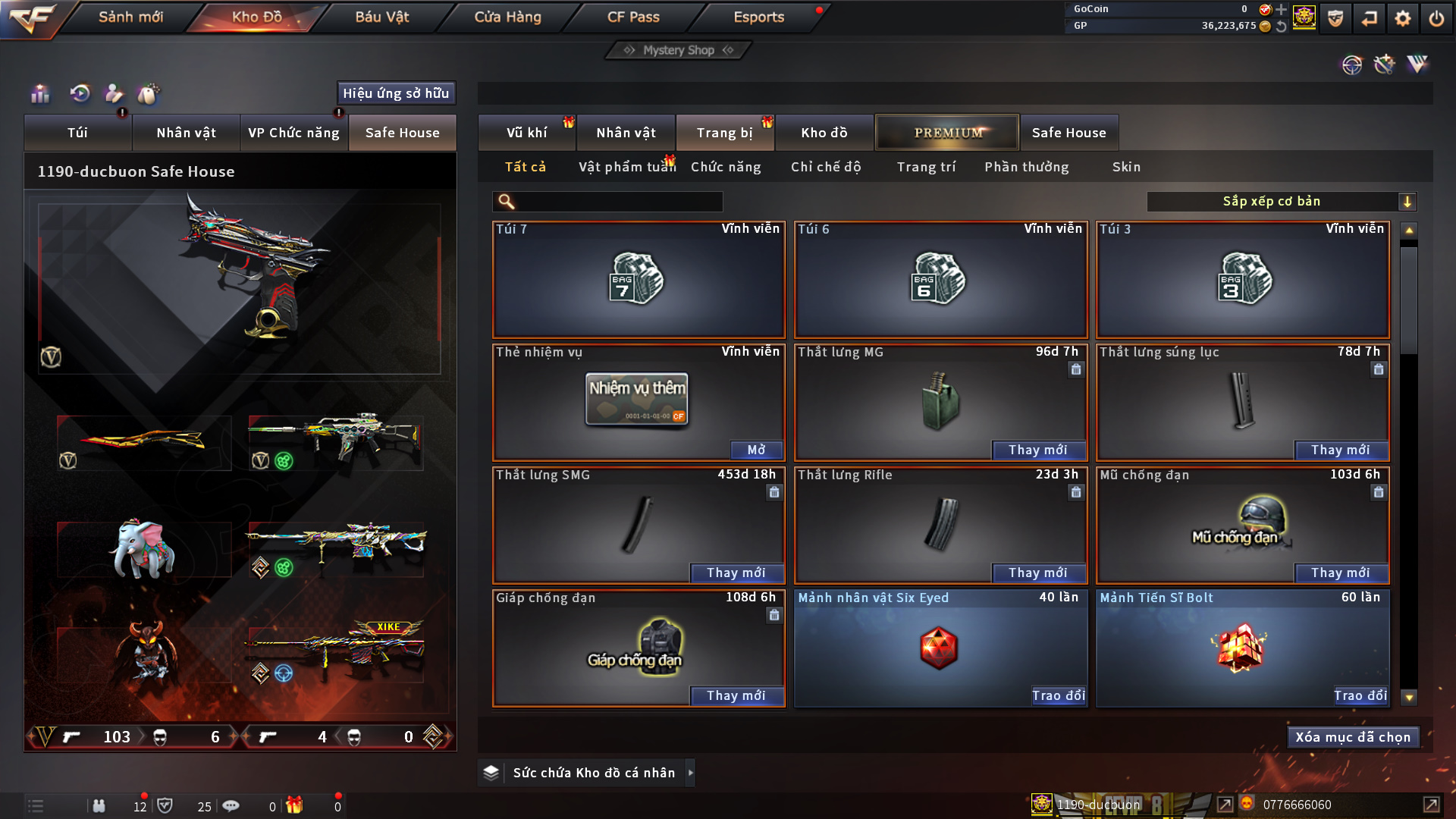The width and height of the screenshot is (1456, 819).
Task: Click the power exit button
Action: point(1436,18)
